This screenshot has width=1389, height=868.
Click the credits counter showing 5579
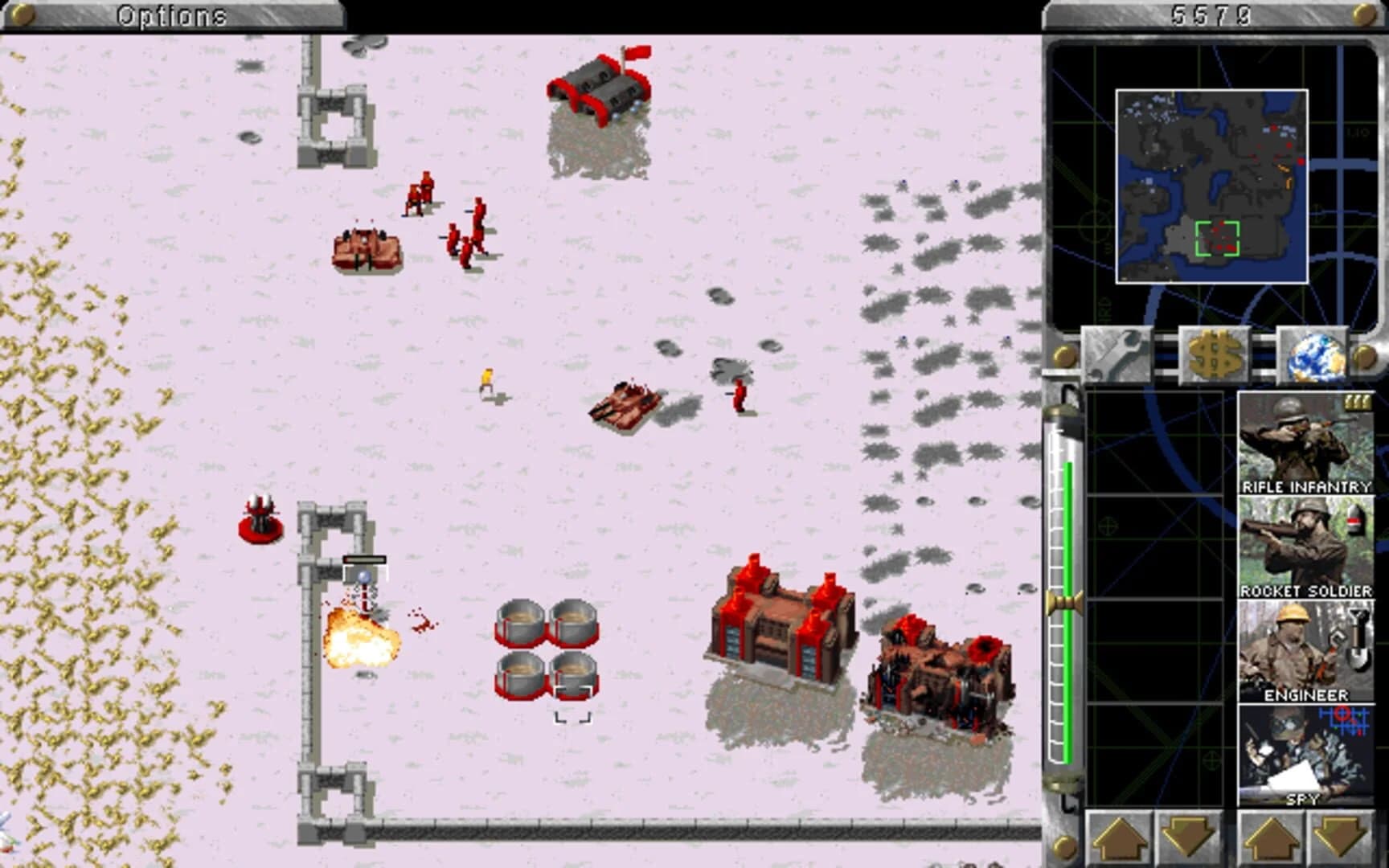[1210, 11]
